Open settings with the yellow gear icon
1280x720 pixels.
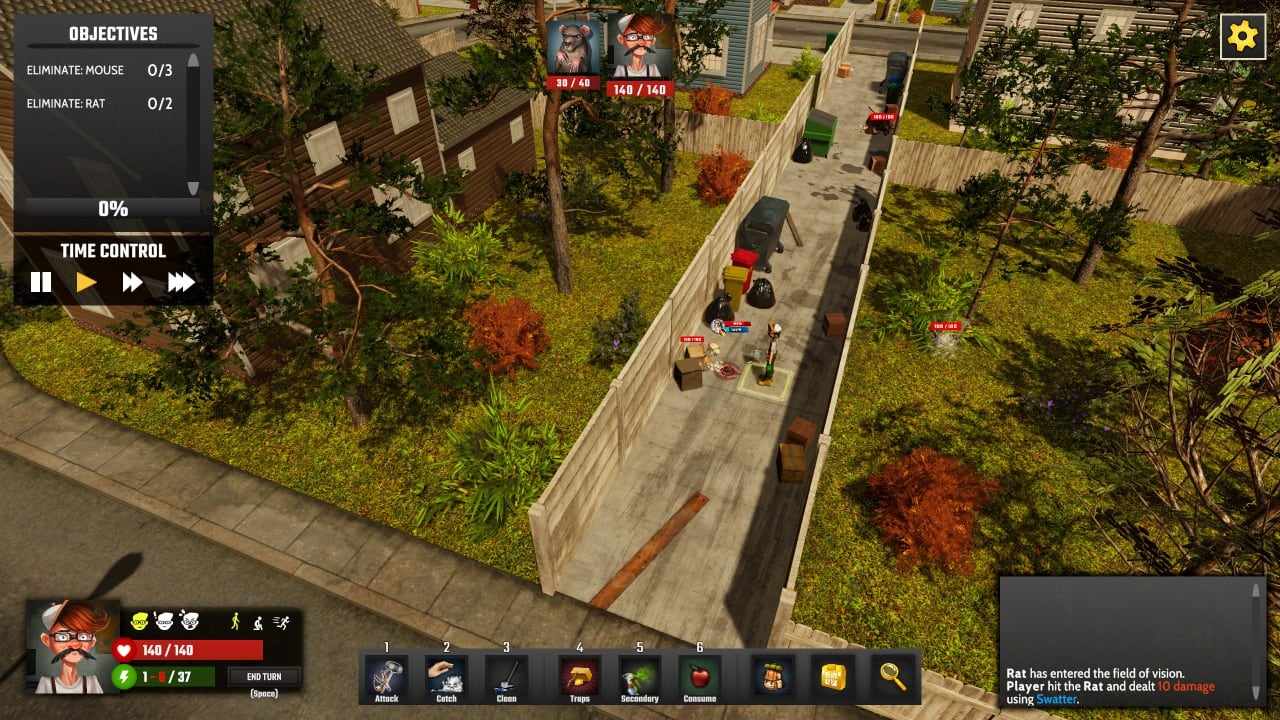(1242, 38)
